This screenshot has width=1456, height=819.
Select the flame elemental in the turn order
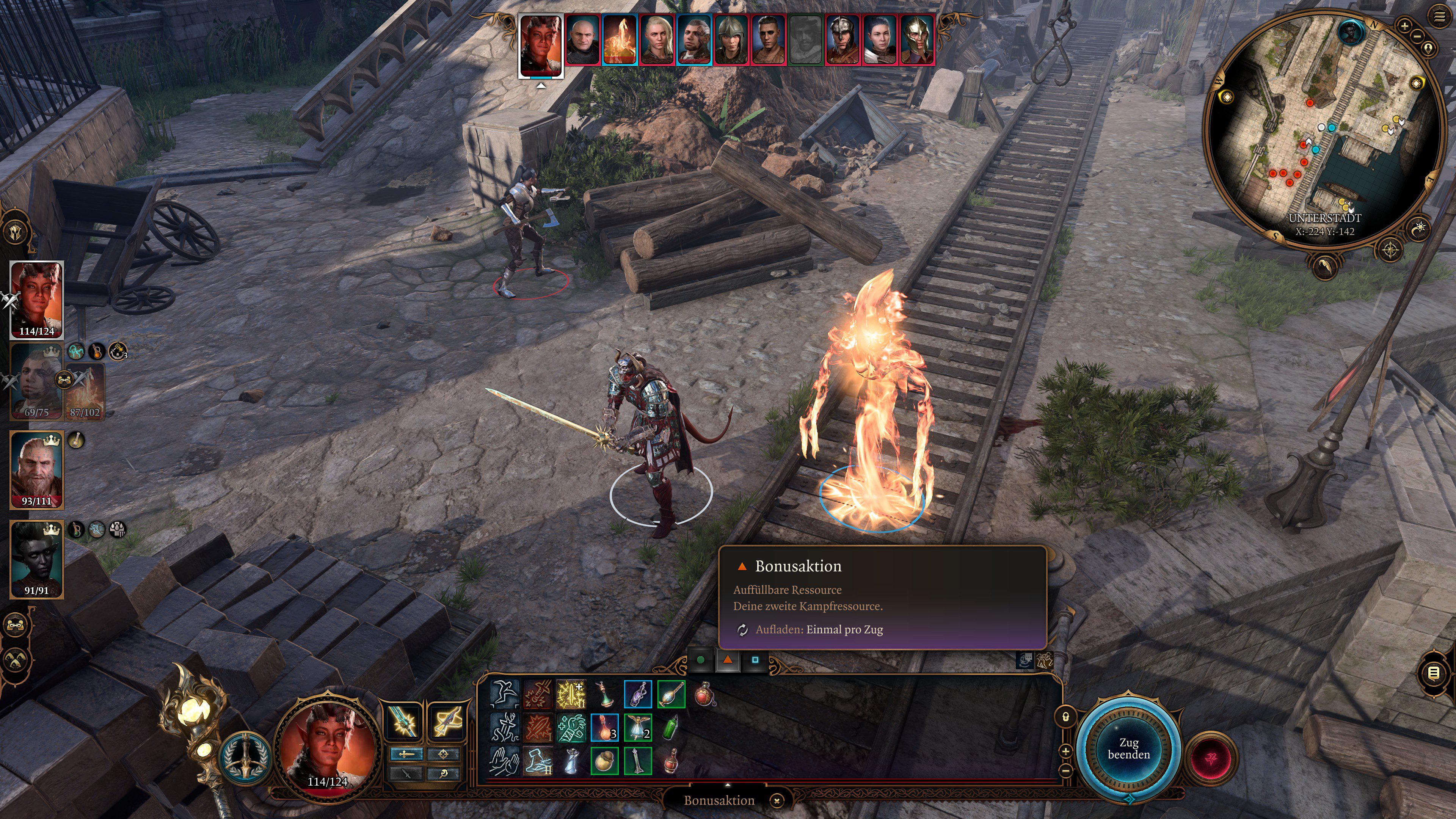(x=619, y=39)
